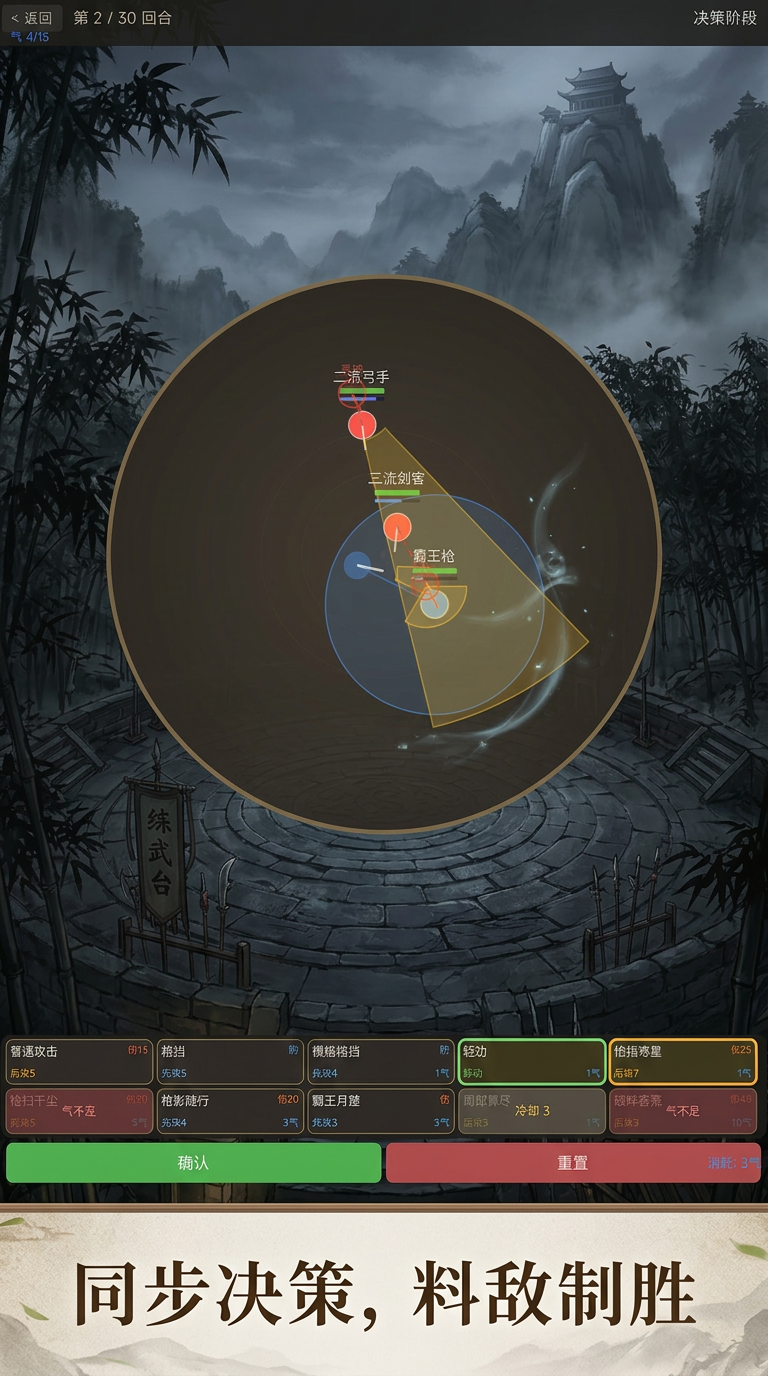Click the disabled 枪扫千尘 skill card
The image size is (768, 1376).
coord(79,1111)
